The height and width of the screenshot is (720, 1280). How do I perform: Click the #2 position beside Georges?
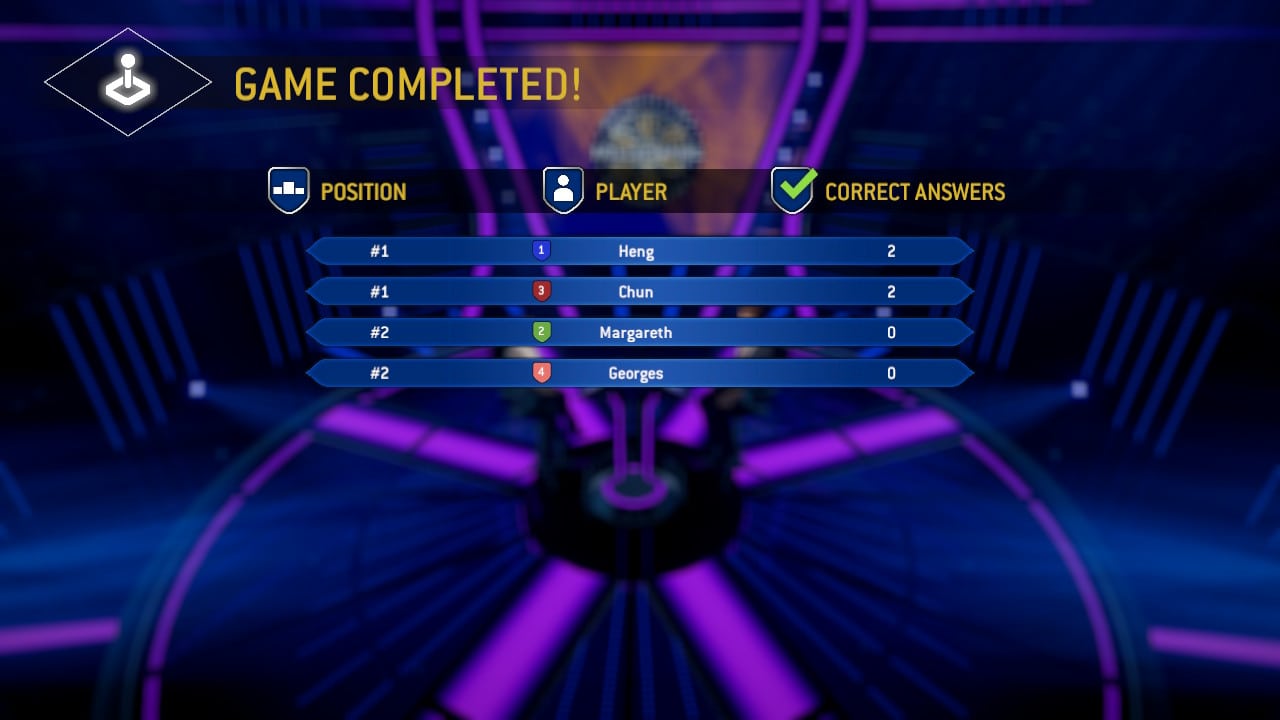379,372
